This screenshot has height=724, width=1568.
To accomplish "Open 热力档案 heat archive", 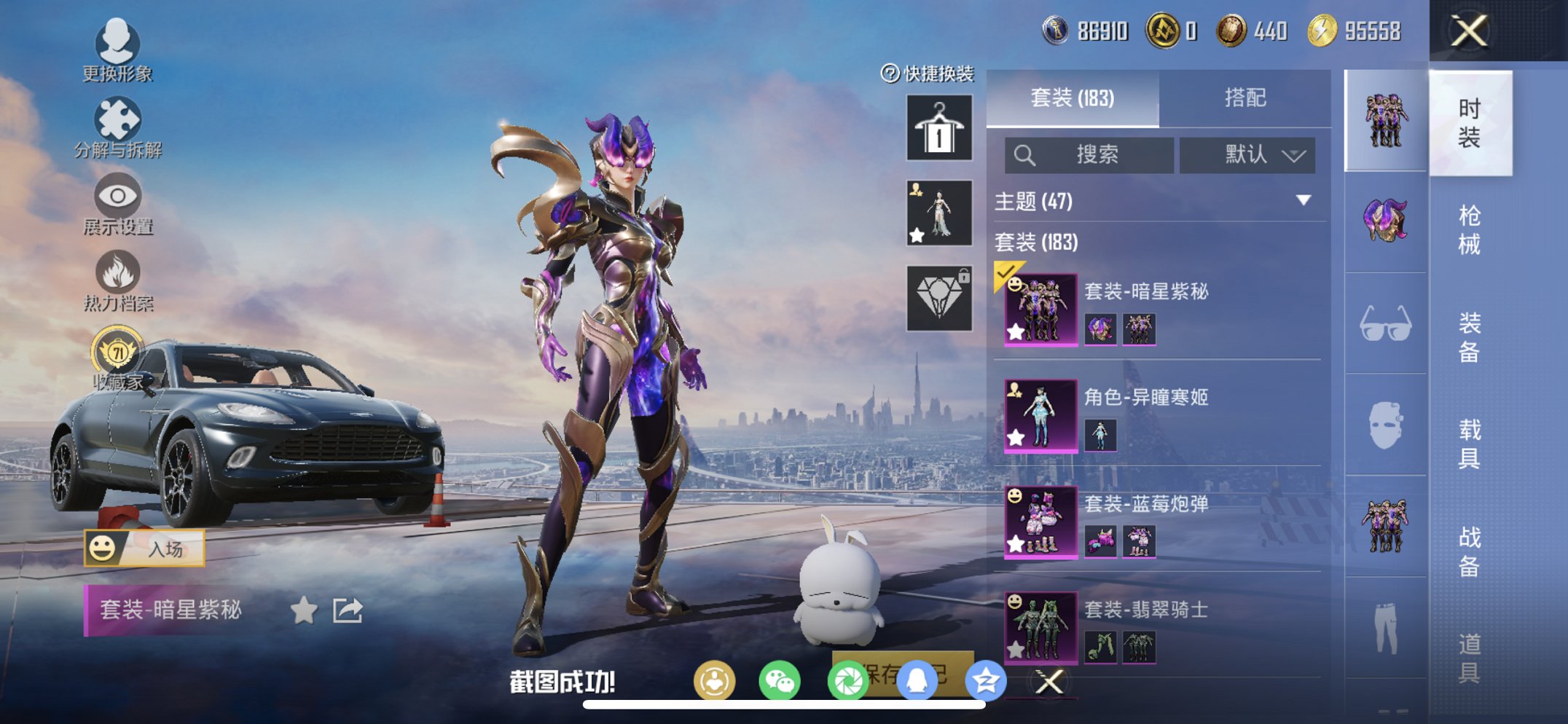I will coord(117,281).
